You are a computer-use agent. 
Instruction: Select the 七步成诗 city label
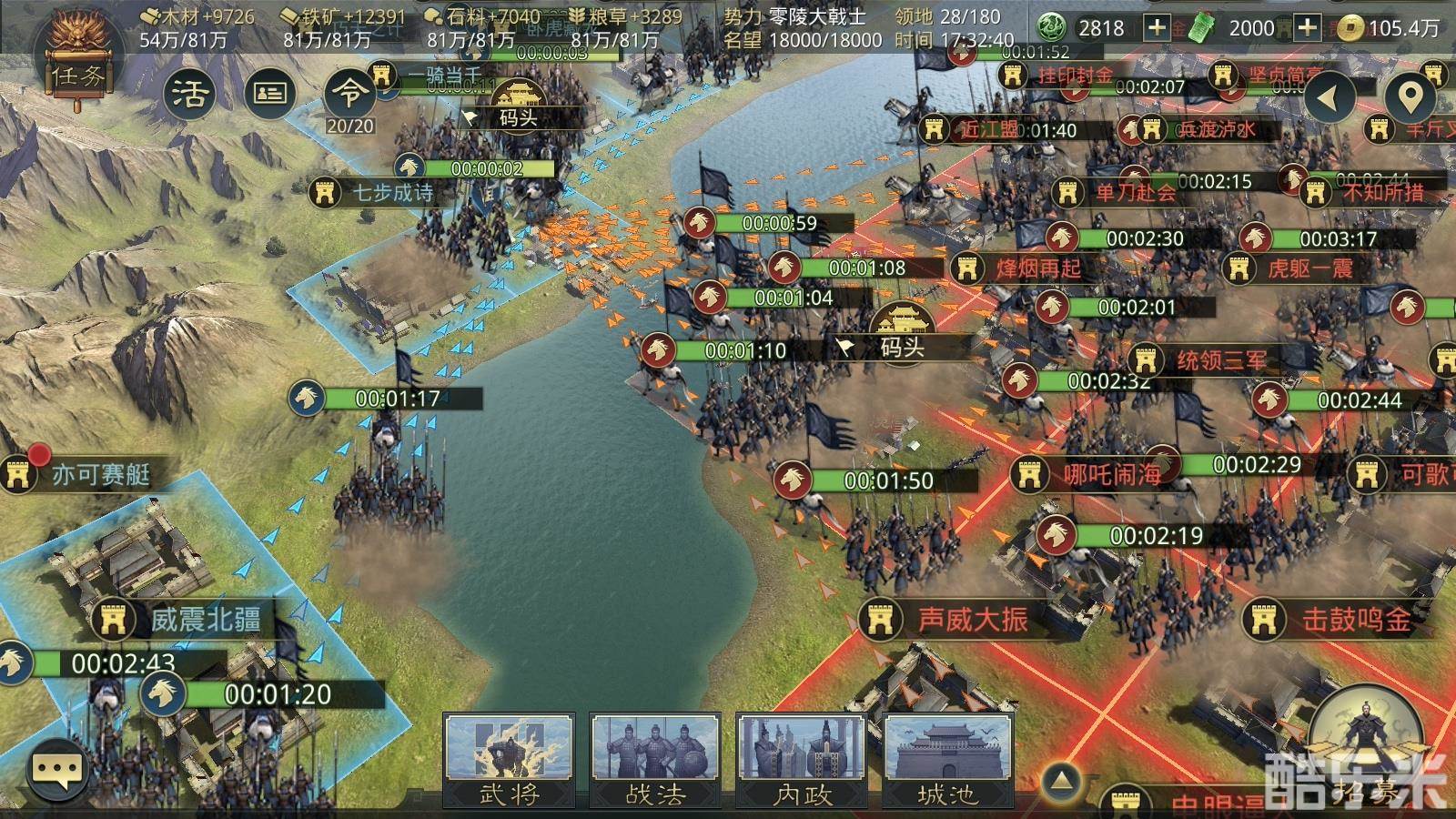coord(391,193)
